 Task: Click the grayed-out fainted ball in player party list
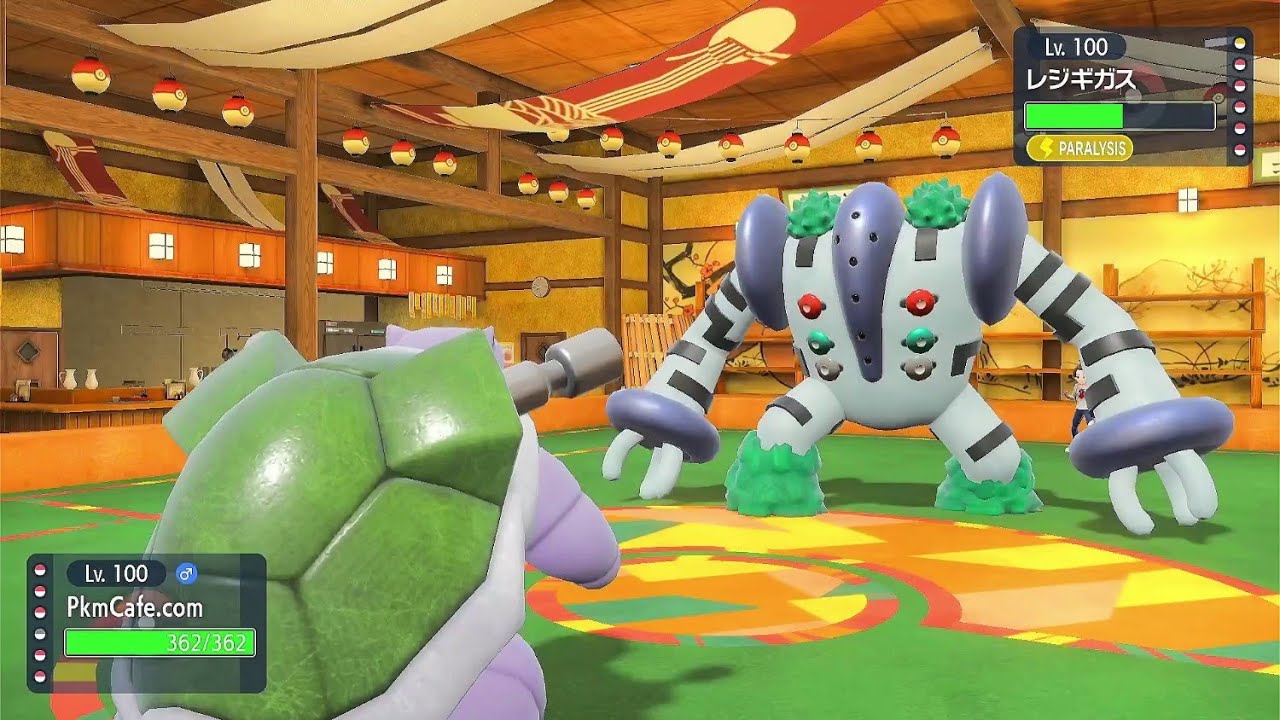[40, 631]
